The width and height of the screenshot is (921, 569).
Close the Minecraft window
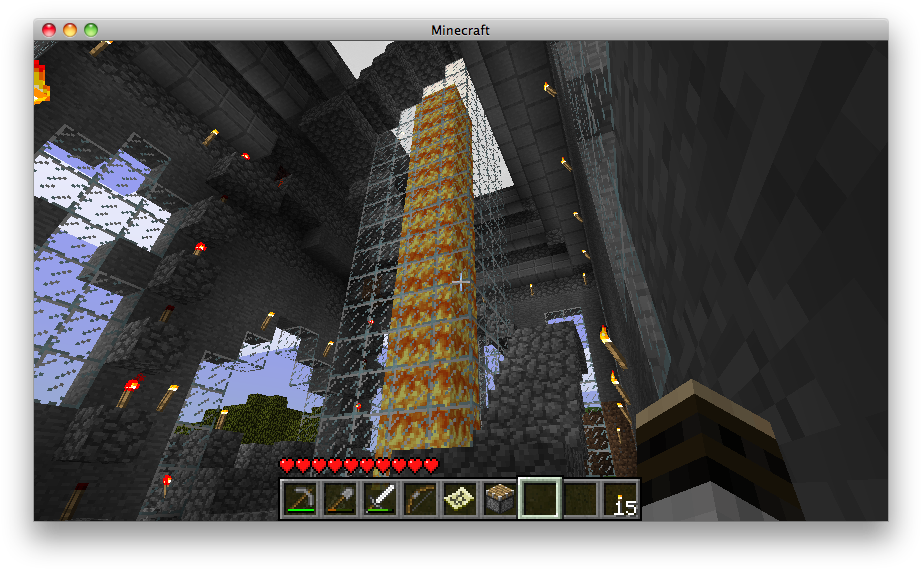coord(49,30)
